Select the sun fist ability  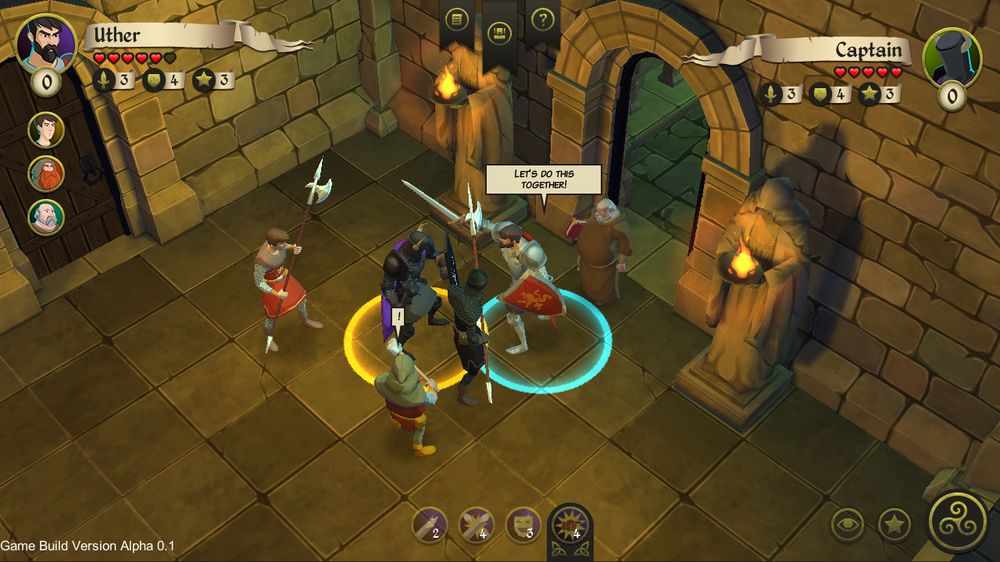tap(570, 524)
